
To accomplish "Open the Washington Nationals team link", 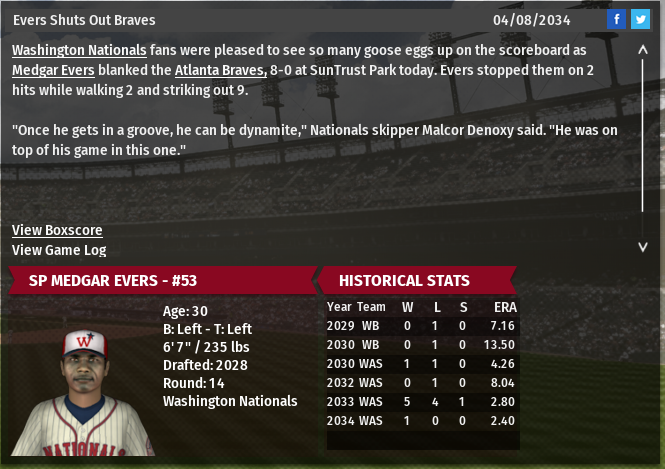I will pos(79,50).
